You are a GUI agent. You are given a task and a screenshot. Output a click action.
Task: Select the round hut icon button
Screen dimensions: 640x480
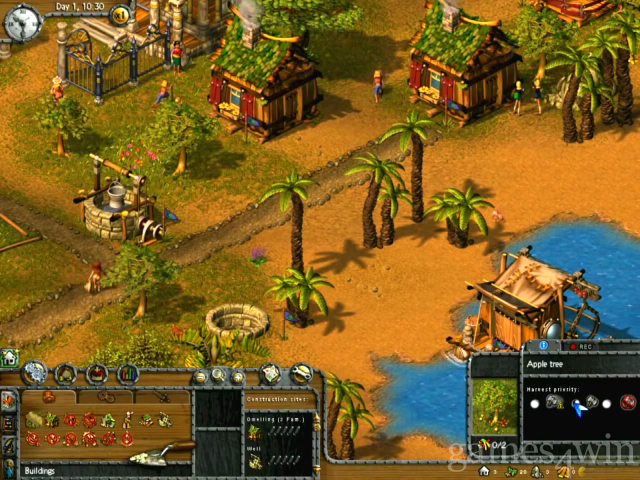coord(67,374)
